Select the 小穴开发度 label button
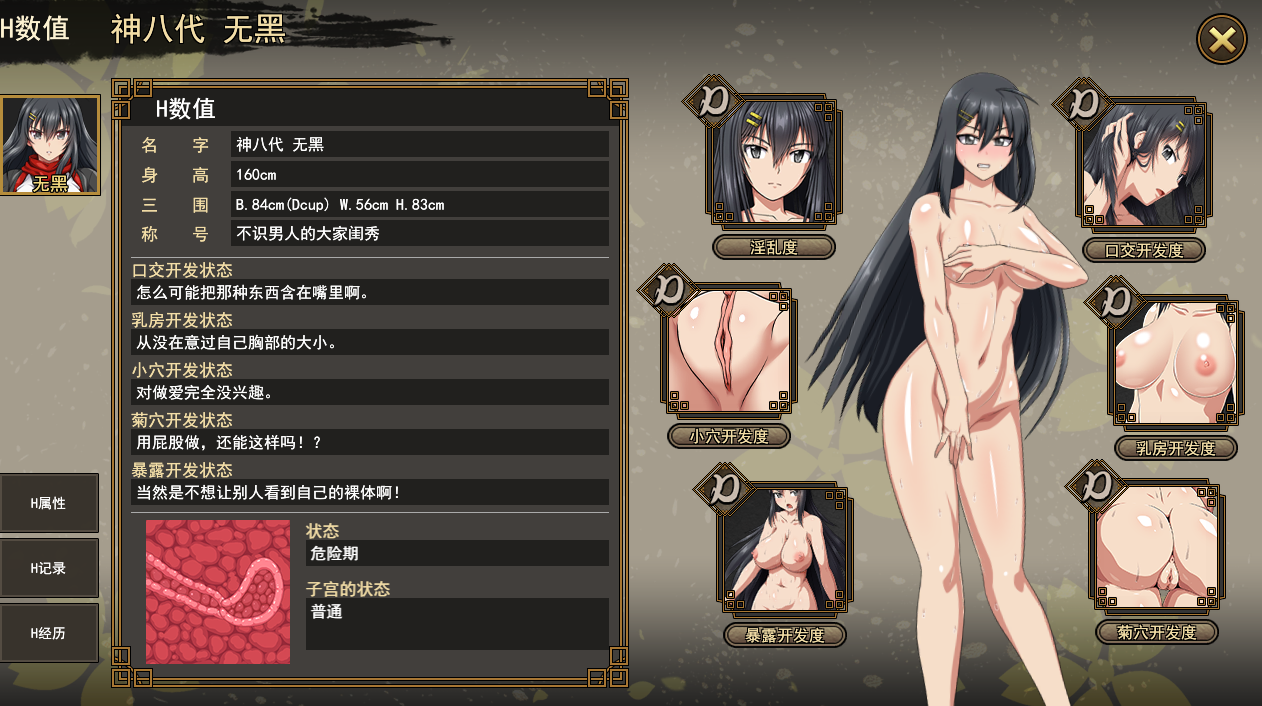The height and width of the screenshot is (706, 1262). tap(729, 436)
